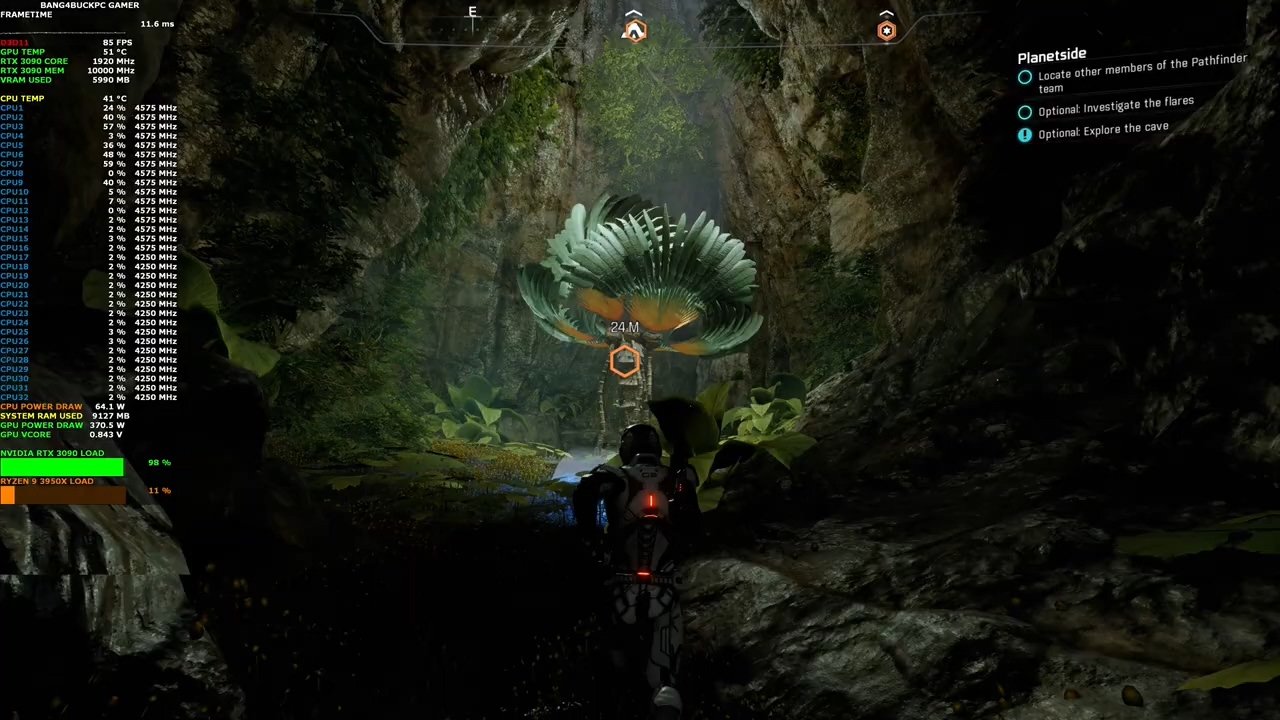Click the Planetside mission title
The height and width of the screenshot is (720, 1280).
1051,56
